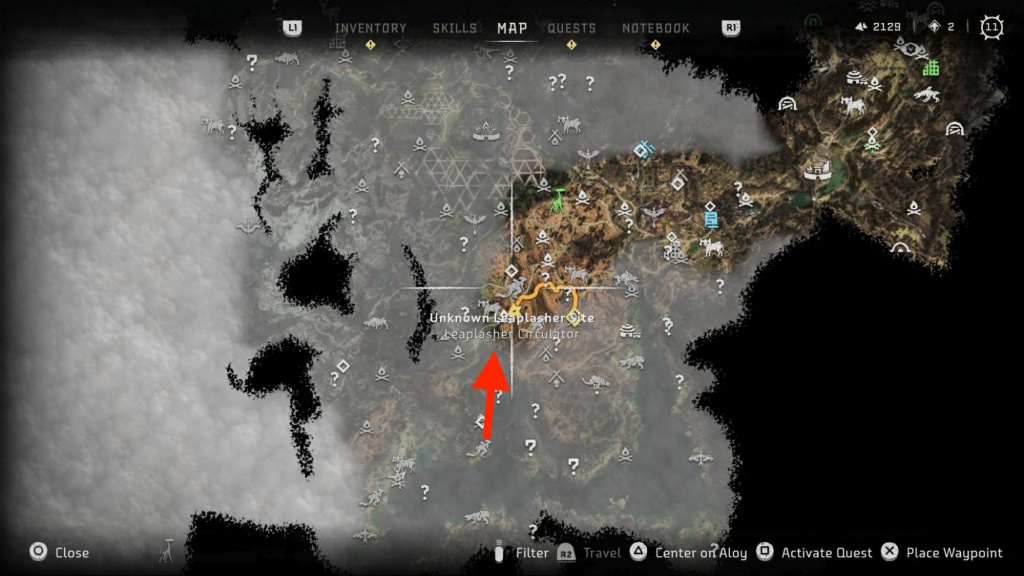Screen dimensions: 1024x576
Task: Open the Skills tab
Action: [455, 28]
